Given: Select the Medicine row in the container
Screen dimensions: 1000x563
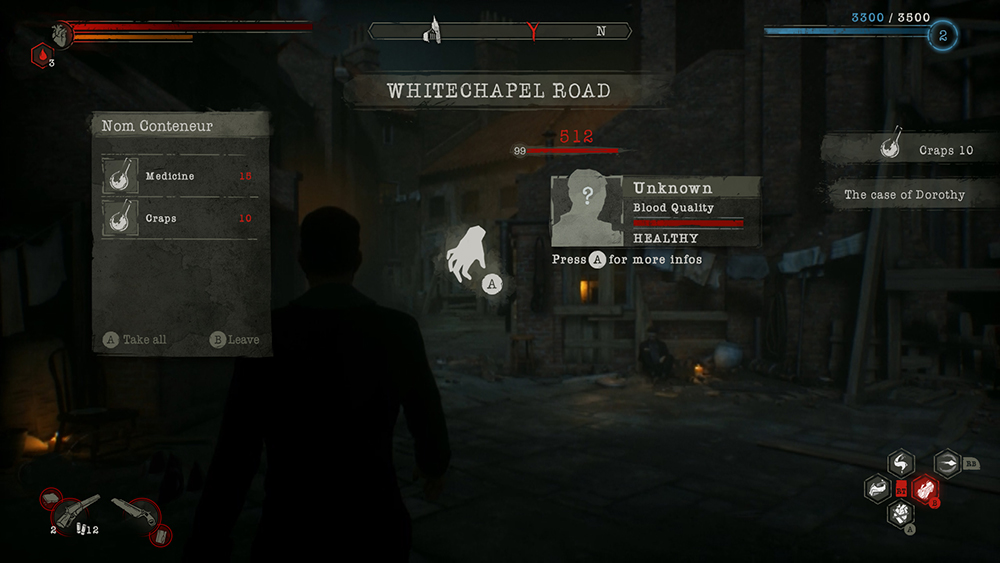Looking at the screenshot, I should tap(180, 176).
